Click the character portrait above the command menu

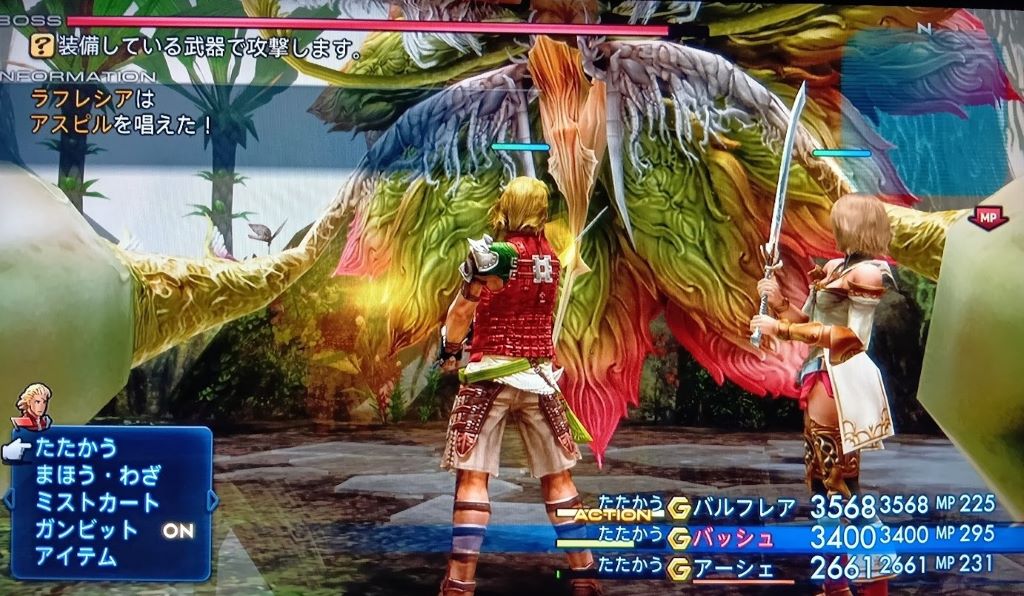tap(33, 406)
